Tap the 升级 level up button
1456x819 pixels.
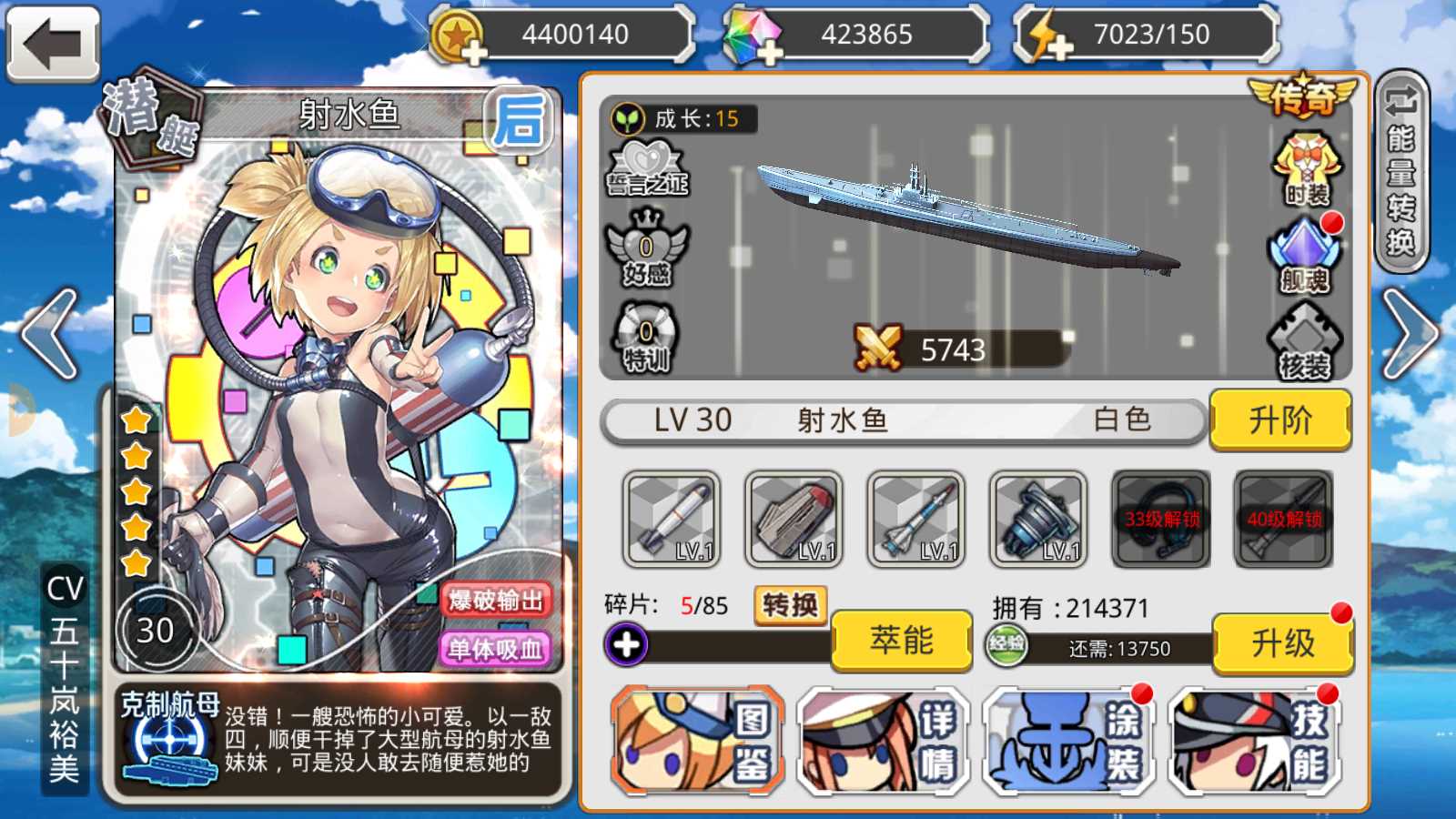tap(1282, 642)
